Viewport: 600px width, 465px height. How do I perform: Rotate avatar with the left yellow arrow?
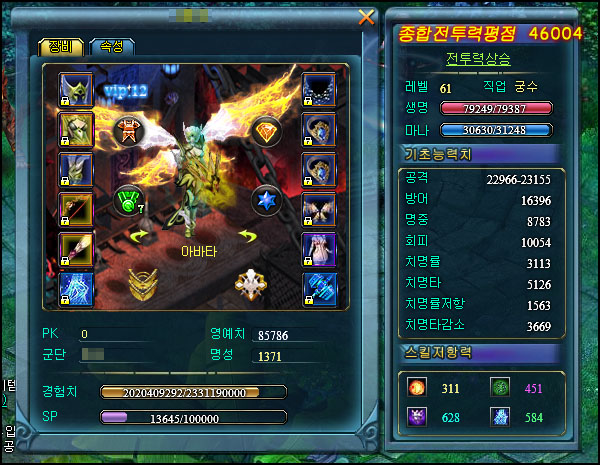(139, 237)
